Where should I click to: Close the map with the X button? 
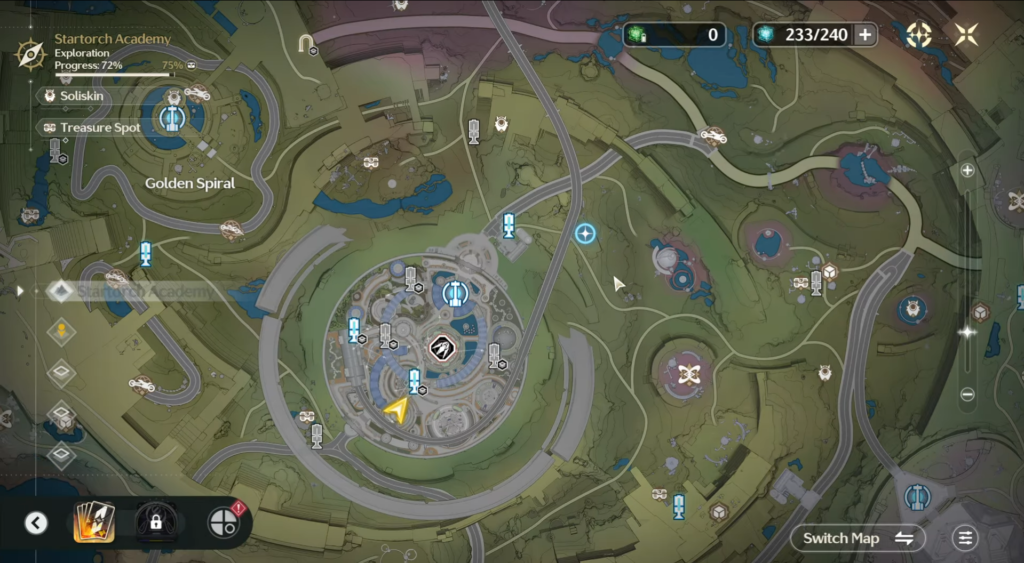tap(966, 35)
